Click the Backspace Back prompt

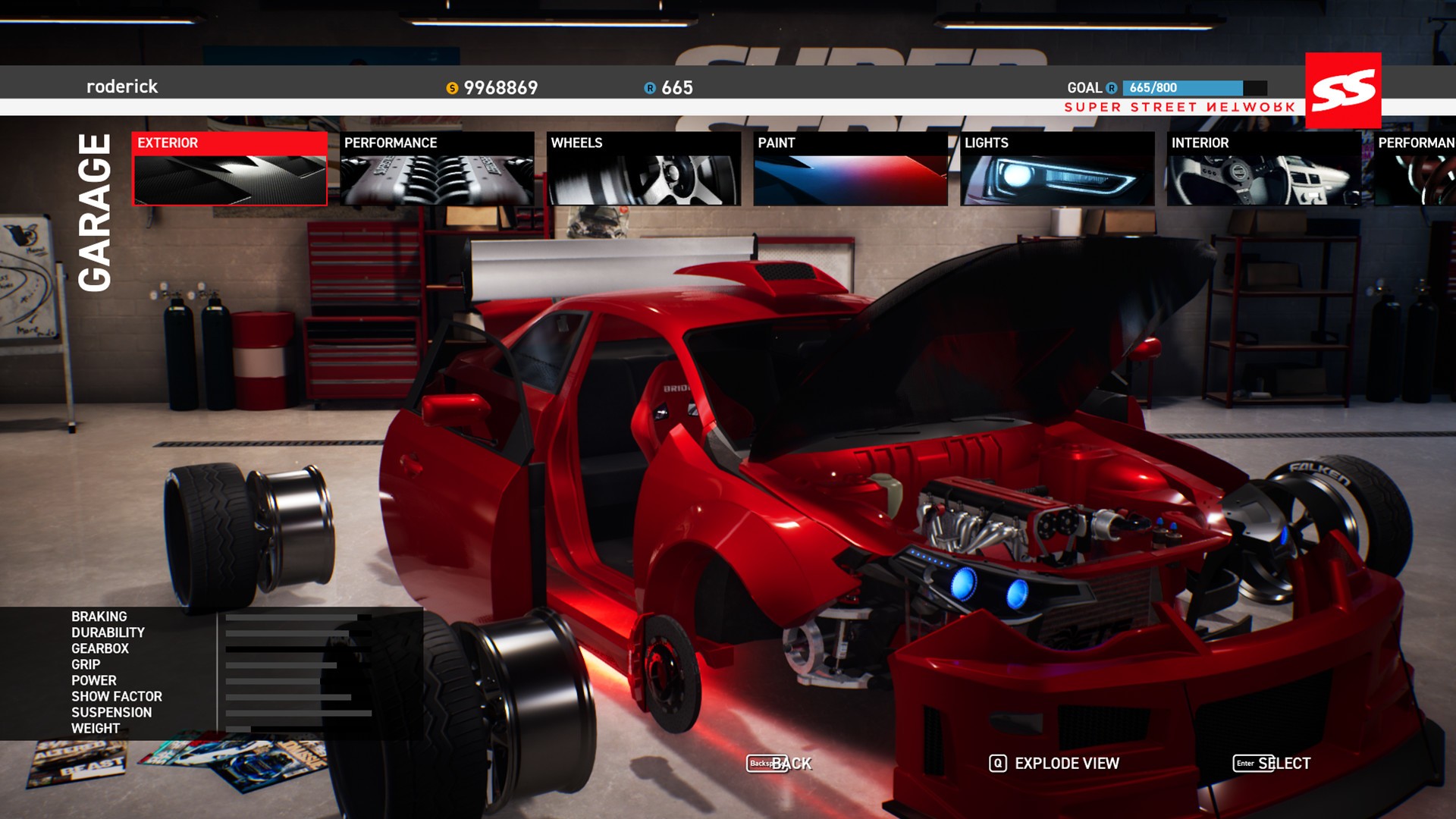(x=780, y=764)
